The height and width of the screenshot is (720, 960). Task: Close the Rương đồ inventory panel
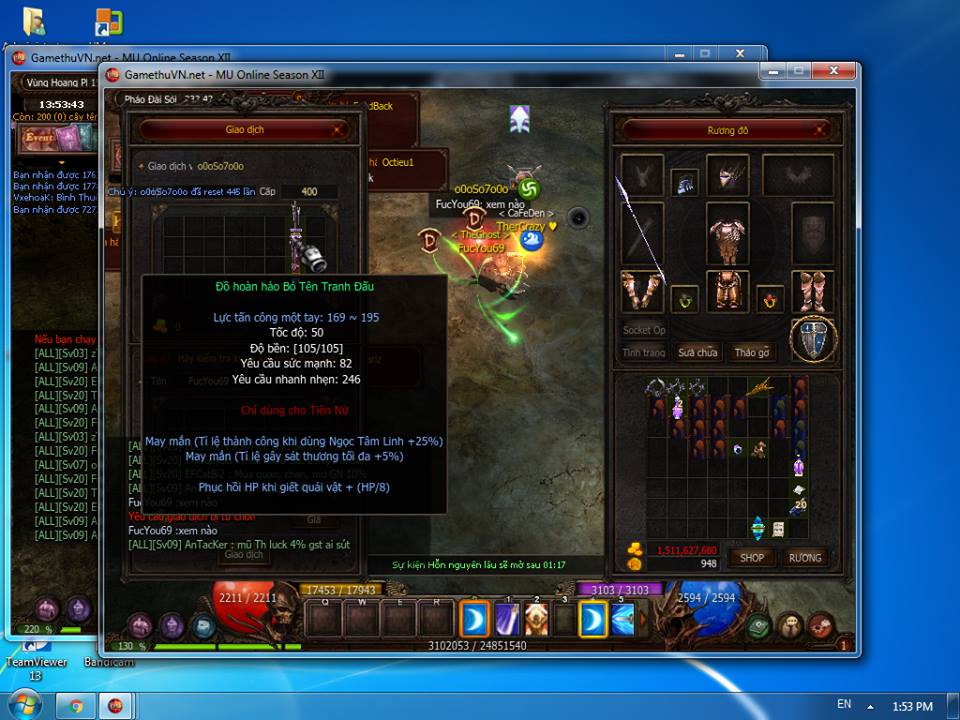click(817, 130)
